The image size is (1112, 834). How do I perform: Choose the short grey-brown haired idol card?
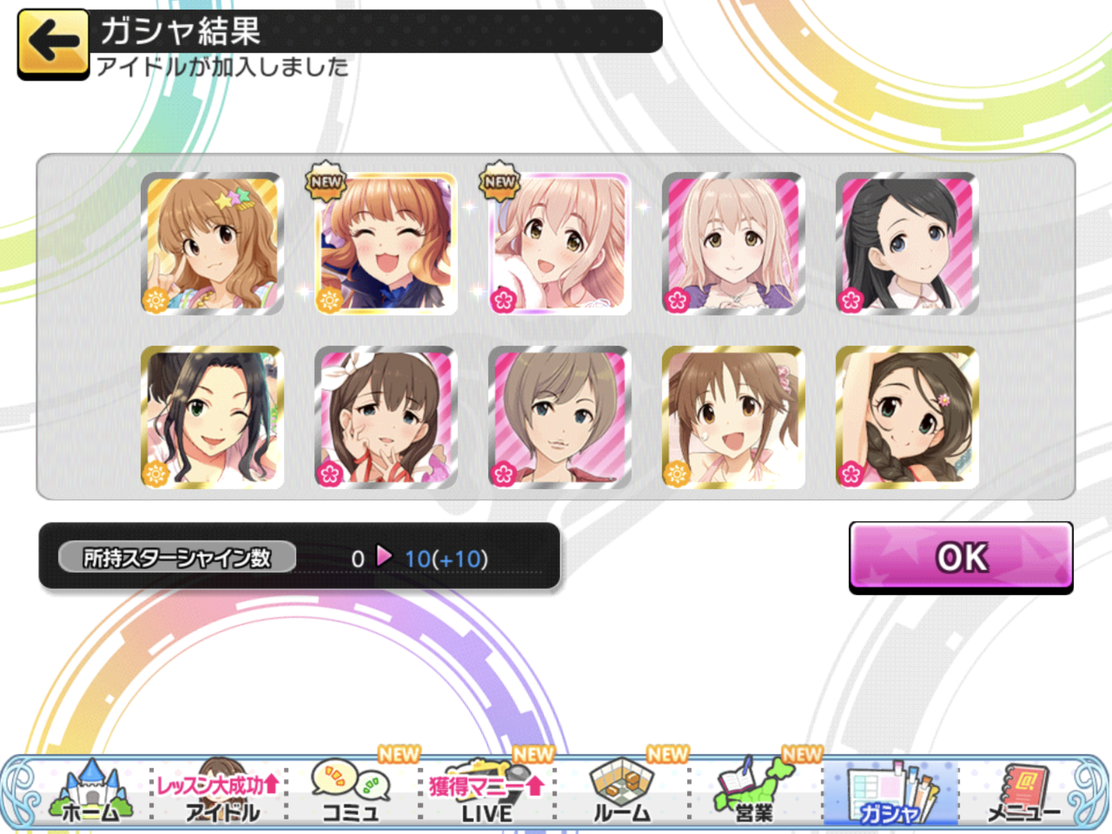[x=560, y=417]
